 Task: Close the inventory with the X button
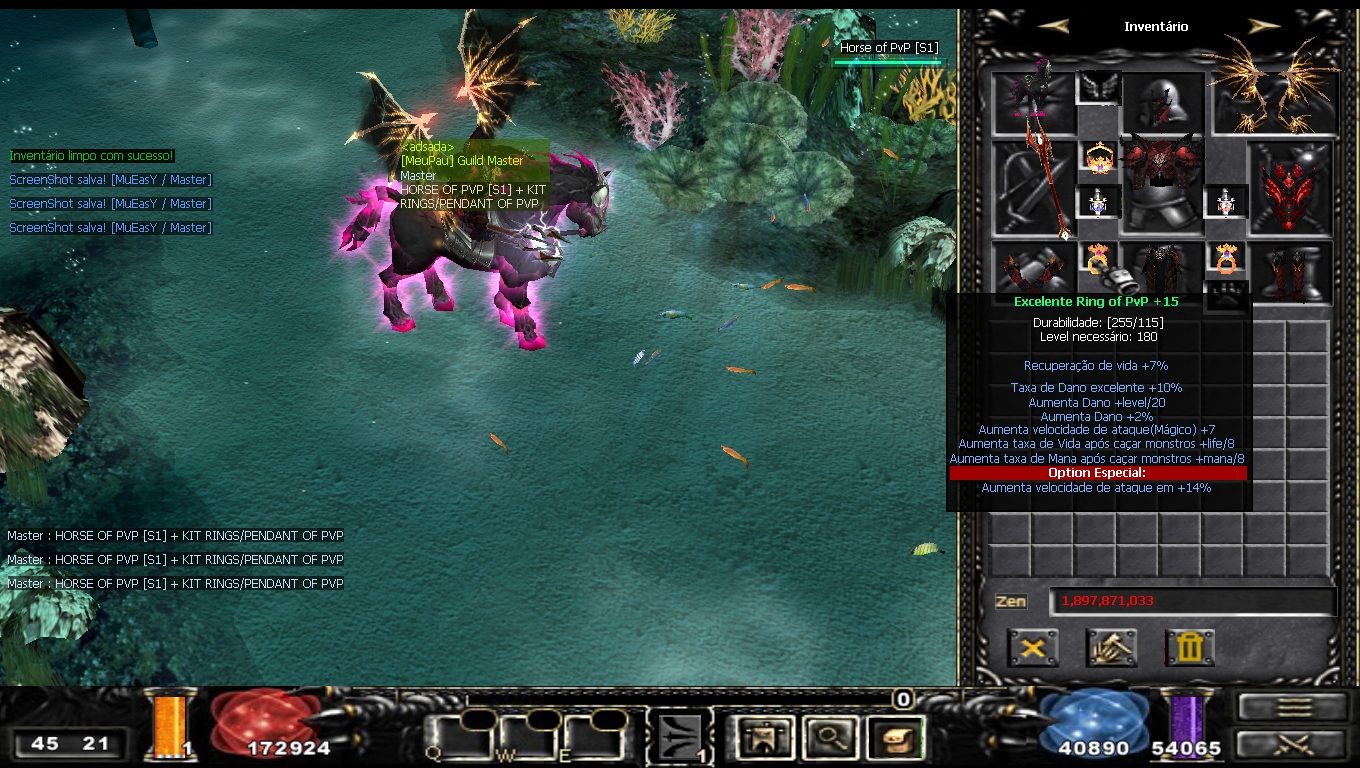pos(1033,648)
